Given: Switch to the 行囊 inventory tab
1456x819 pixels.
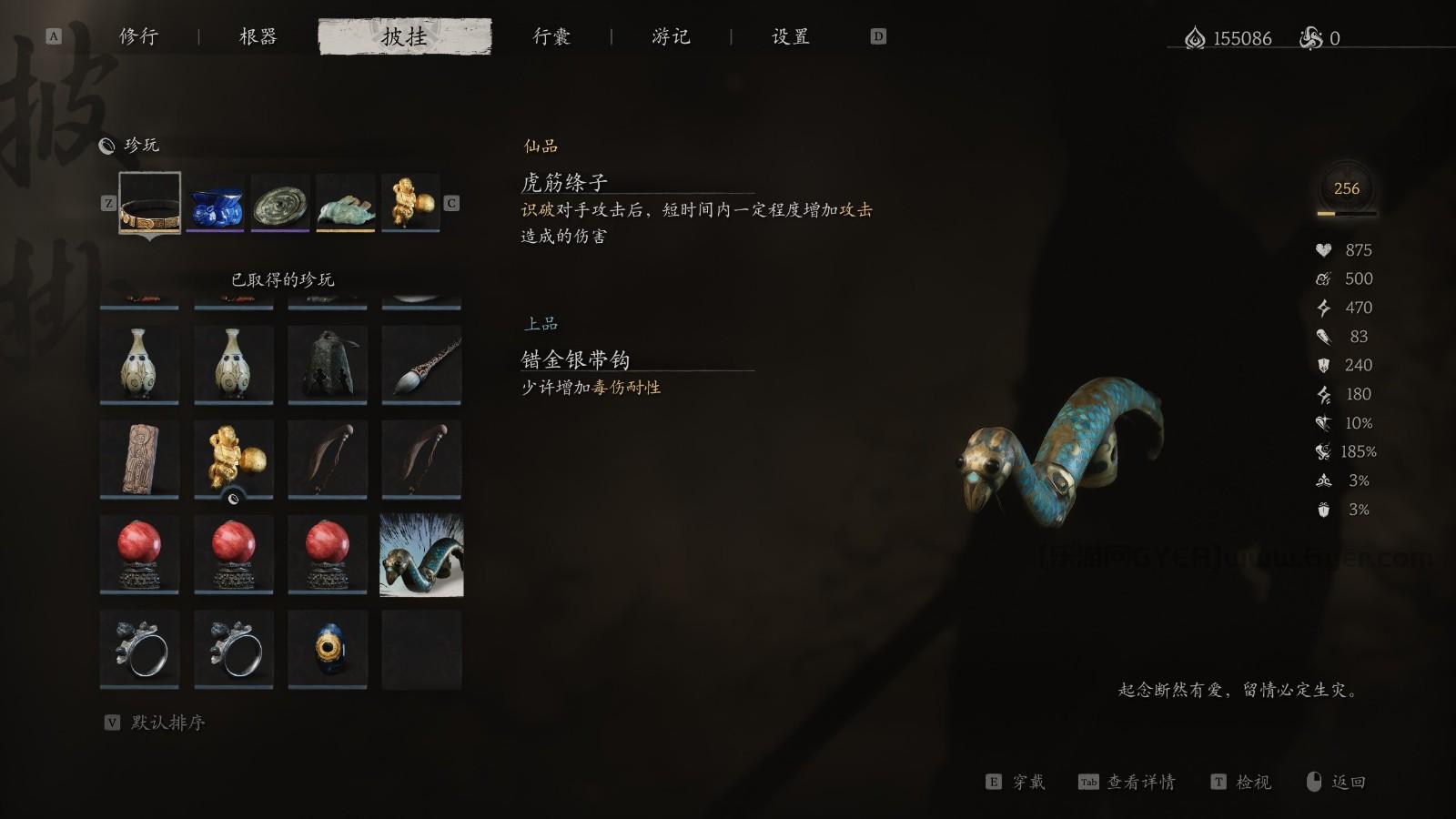Looking at the screenshot, I should 552,36.
